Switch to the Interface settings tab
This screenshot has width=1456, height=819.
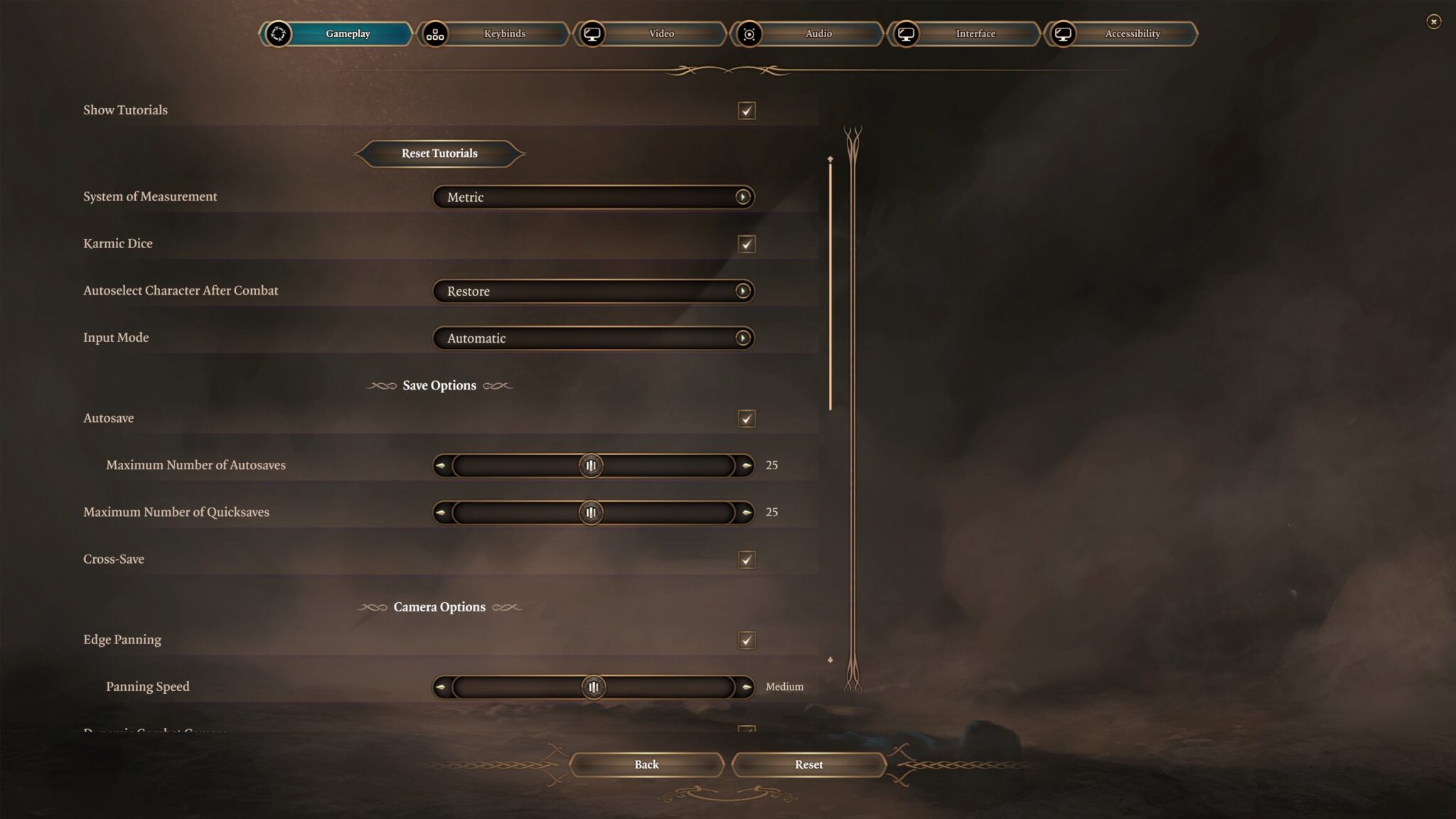pos(975,33)
